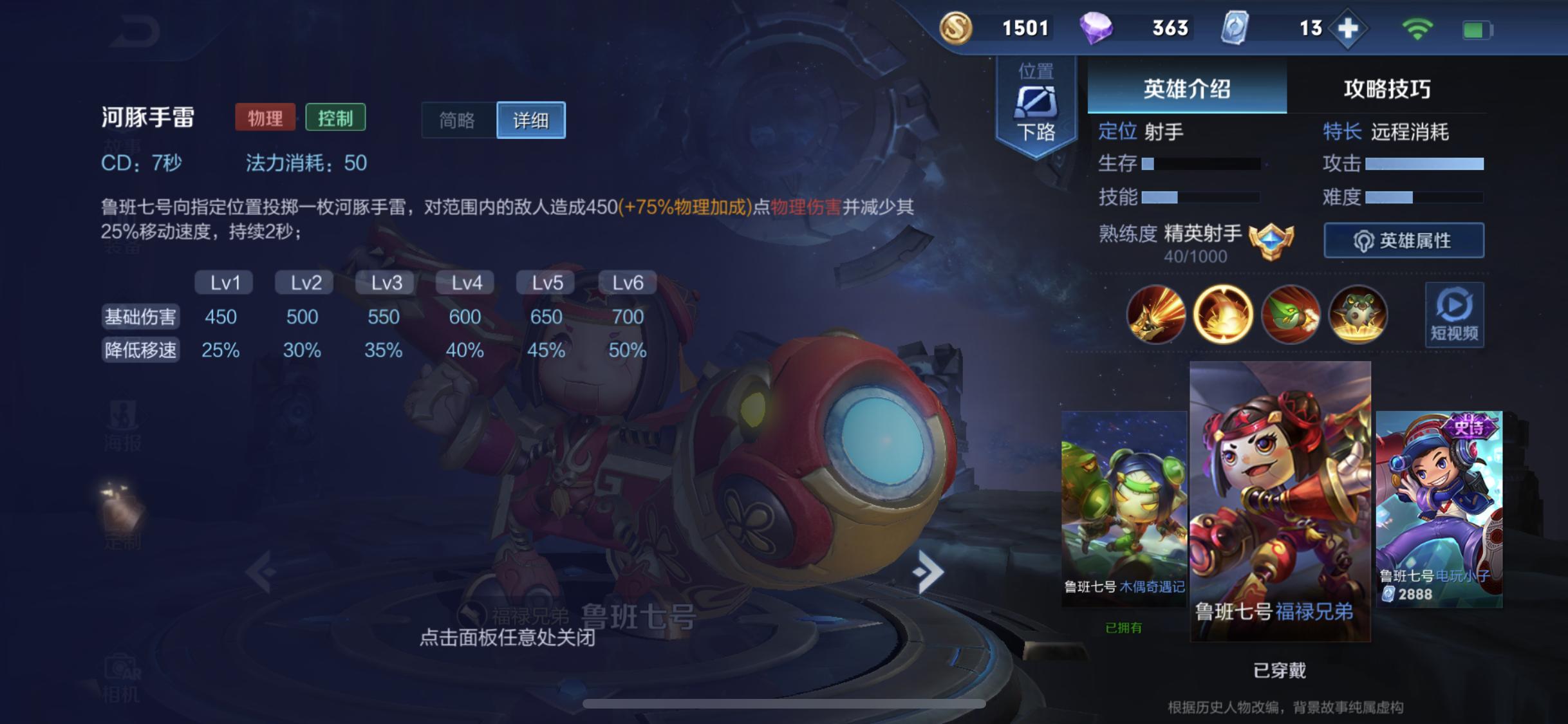
Task: View the green bird second skill icon
Action: click(1291, 315)
